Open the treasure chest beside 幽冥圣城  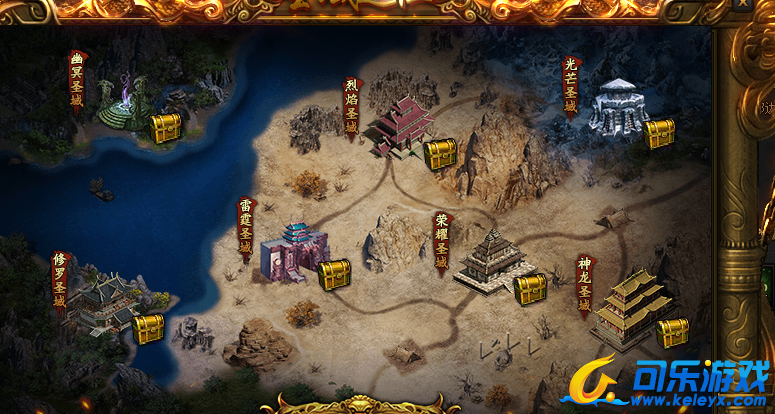tap(165, 128)
